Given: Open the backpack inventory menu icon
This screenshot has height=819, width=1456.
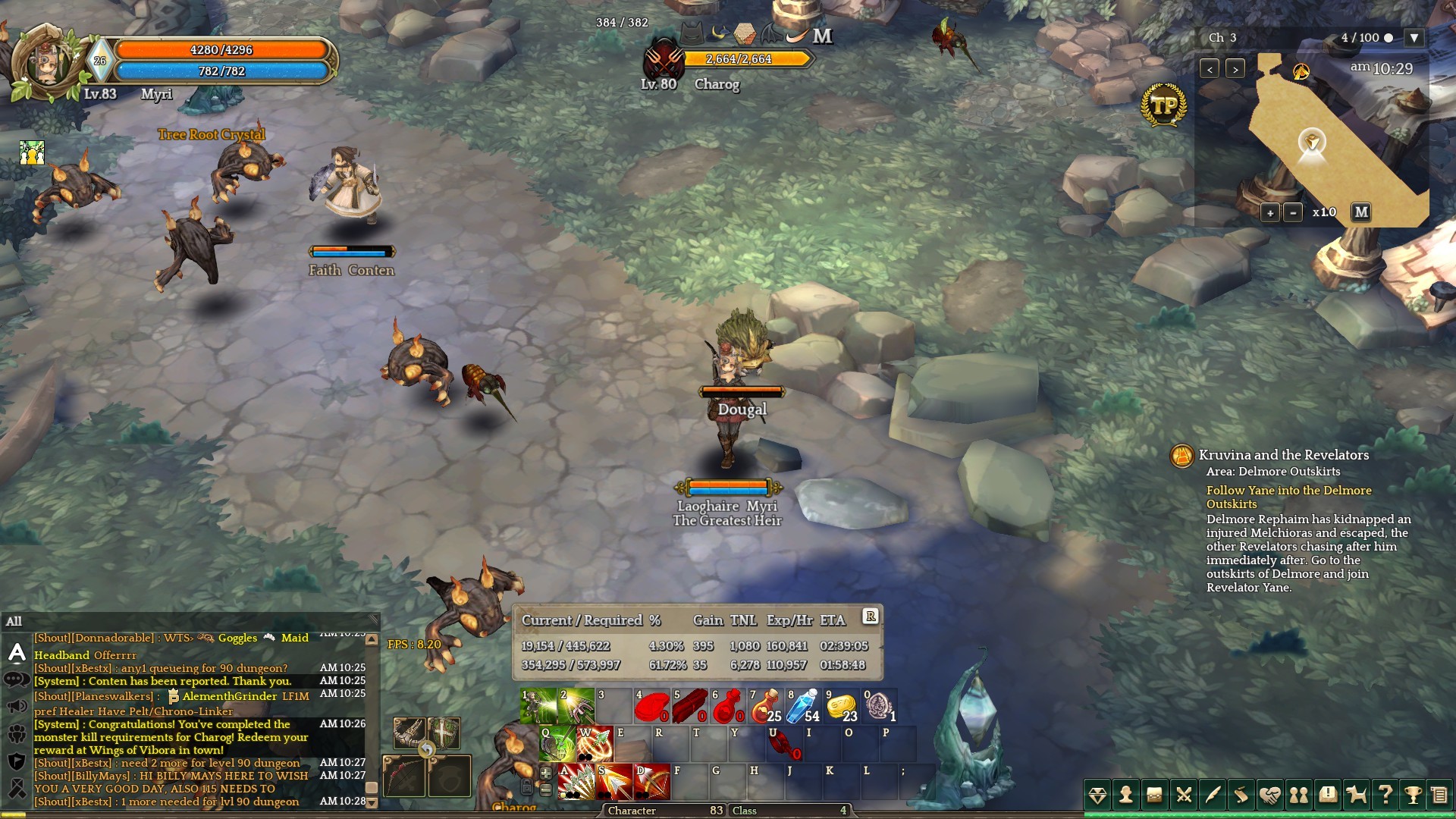Looking at the screenshot, I should coord(1154,795).
